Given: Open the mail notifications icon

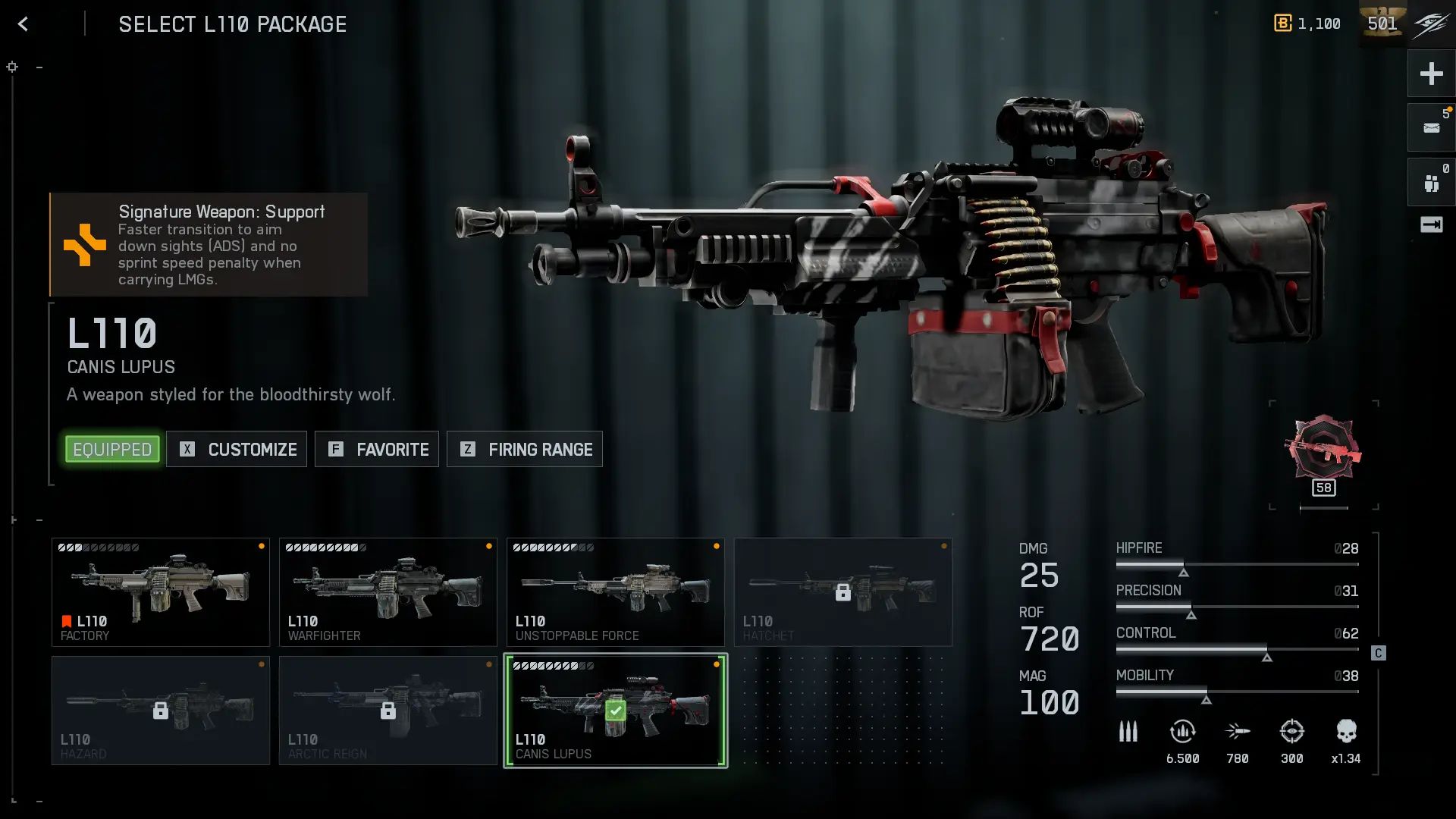Looking at the screenshot, I should [x=1431, y=128].
